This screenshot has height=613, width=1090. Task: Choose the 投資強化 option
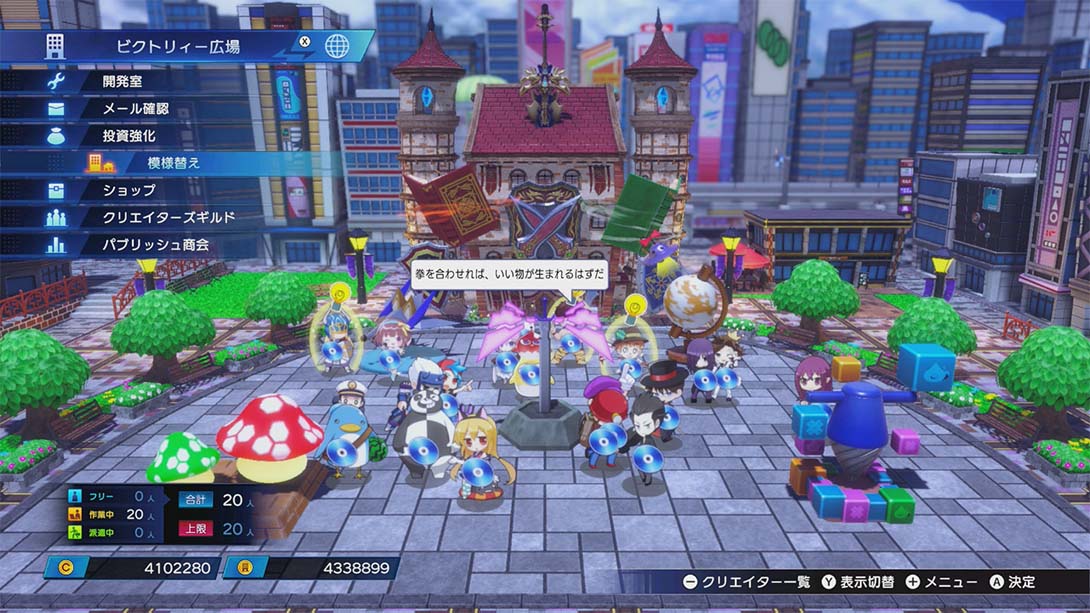tap(130, 135)
